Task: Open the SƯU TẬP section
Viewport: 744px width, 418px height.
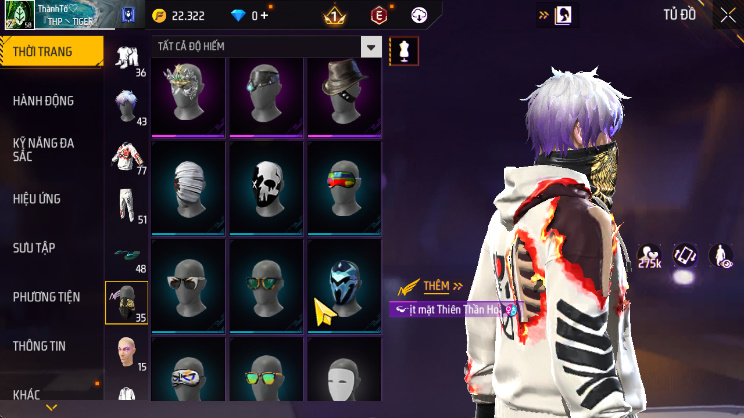Action: point(38,247)
